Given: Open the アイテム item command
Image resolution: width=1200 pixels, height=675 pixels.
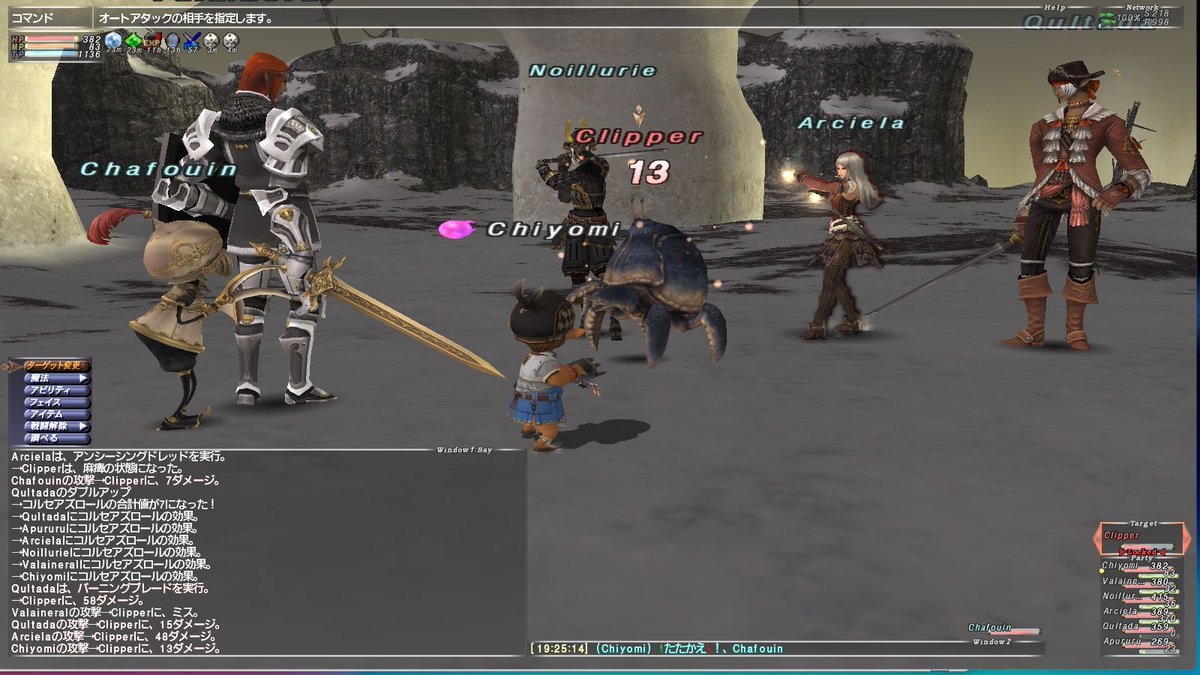Looking at the screenshot, I should [x=54, y=415].
